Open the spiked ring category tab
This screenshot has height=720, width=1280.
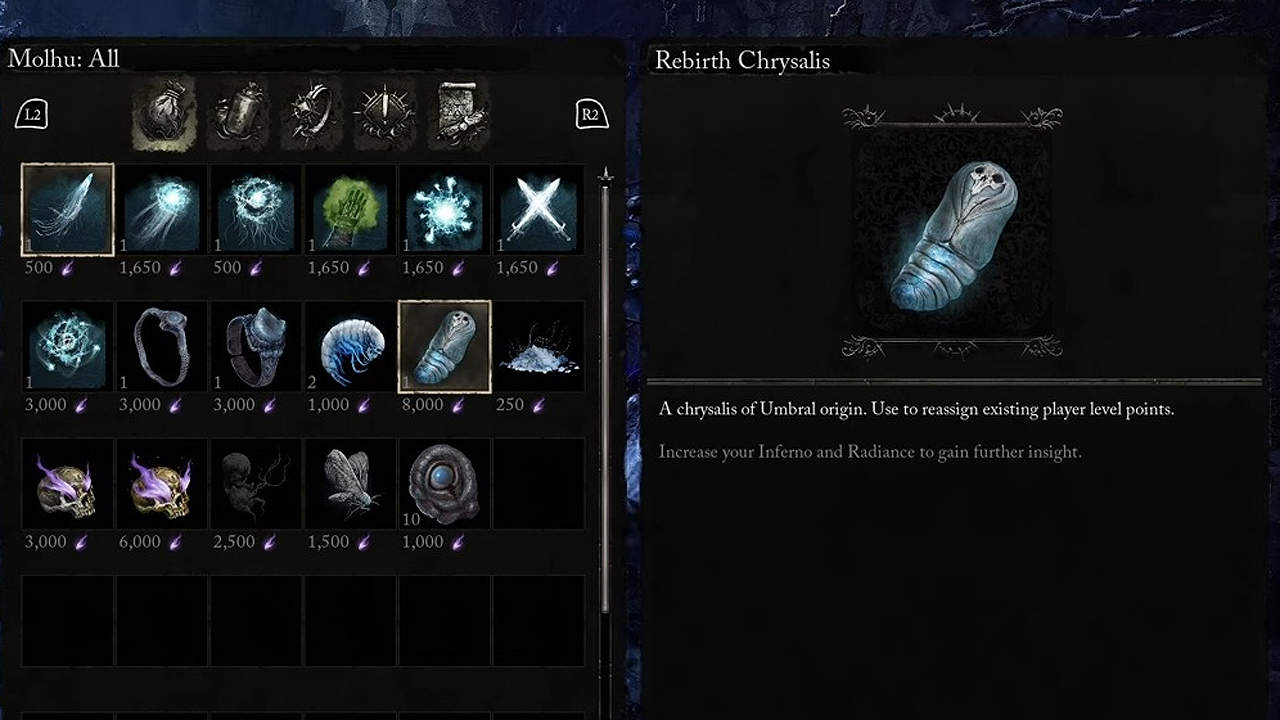(x=311, y=113)
